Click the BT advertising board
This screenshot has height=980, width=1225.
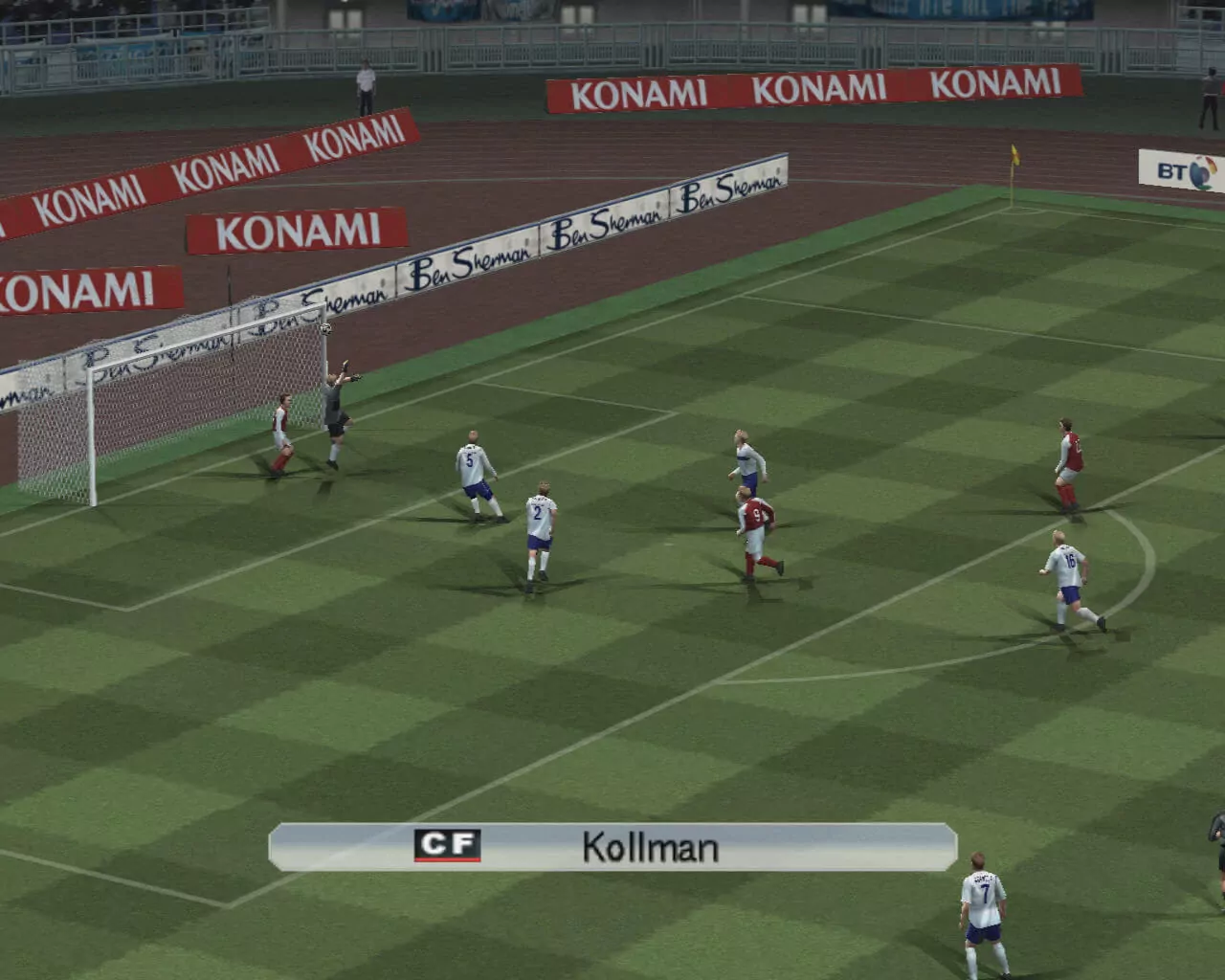point(1175,170)
